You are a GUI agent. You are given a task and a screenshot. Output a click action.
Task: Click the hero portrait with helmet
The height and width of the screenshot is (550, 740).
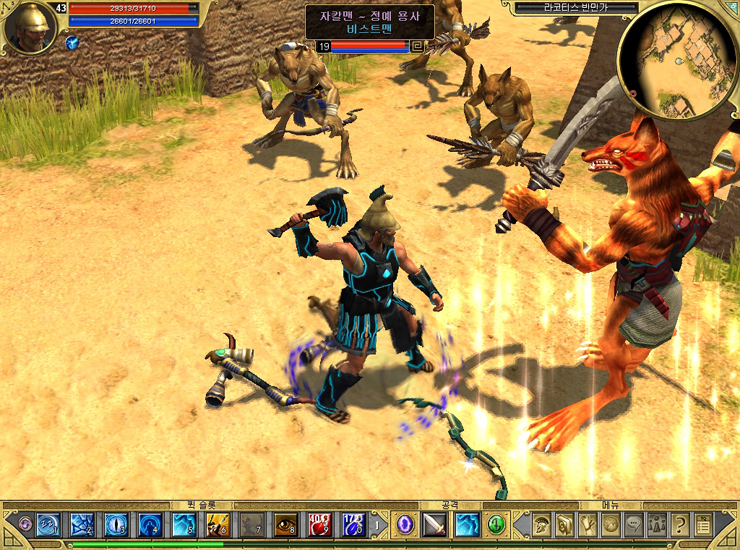click(29, 27)
